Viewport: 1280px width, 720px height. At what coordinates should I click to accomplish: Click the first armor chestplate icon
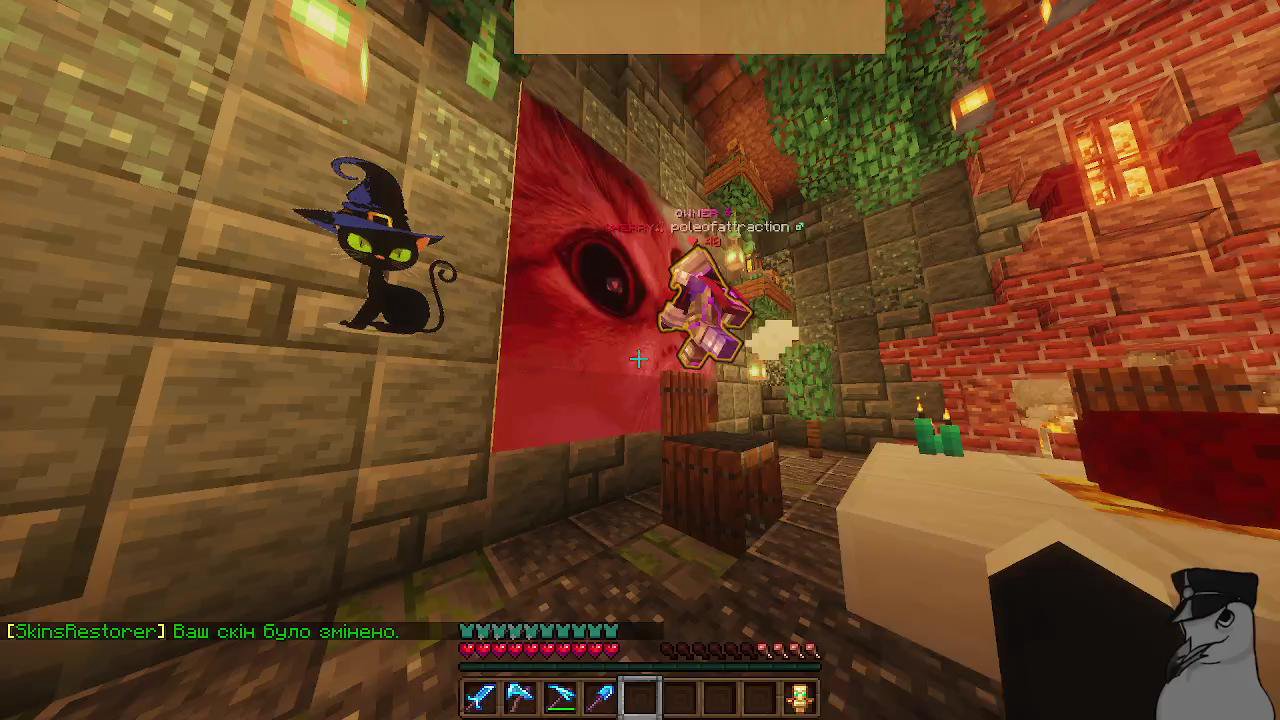tap(464, 631)
